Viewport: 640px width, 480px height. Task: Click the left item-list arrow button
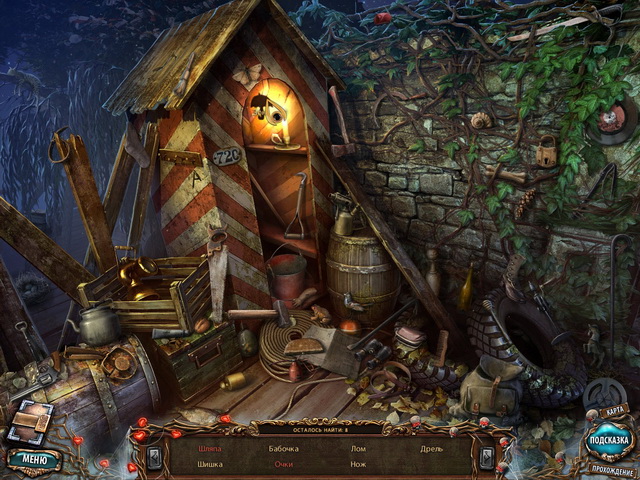click(153, 457)
